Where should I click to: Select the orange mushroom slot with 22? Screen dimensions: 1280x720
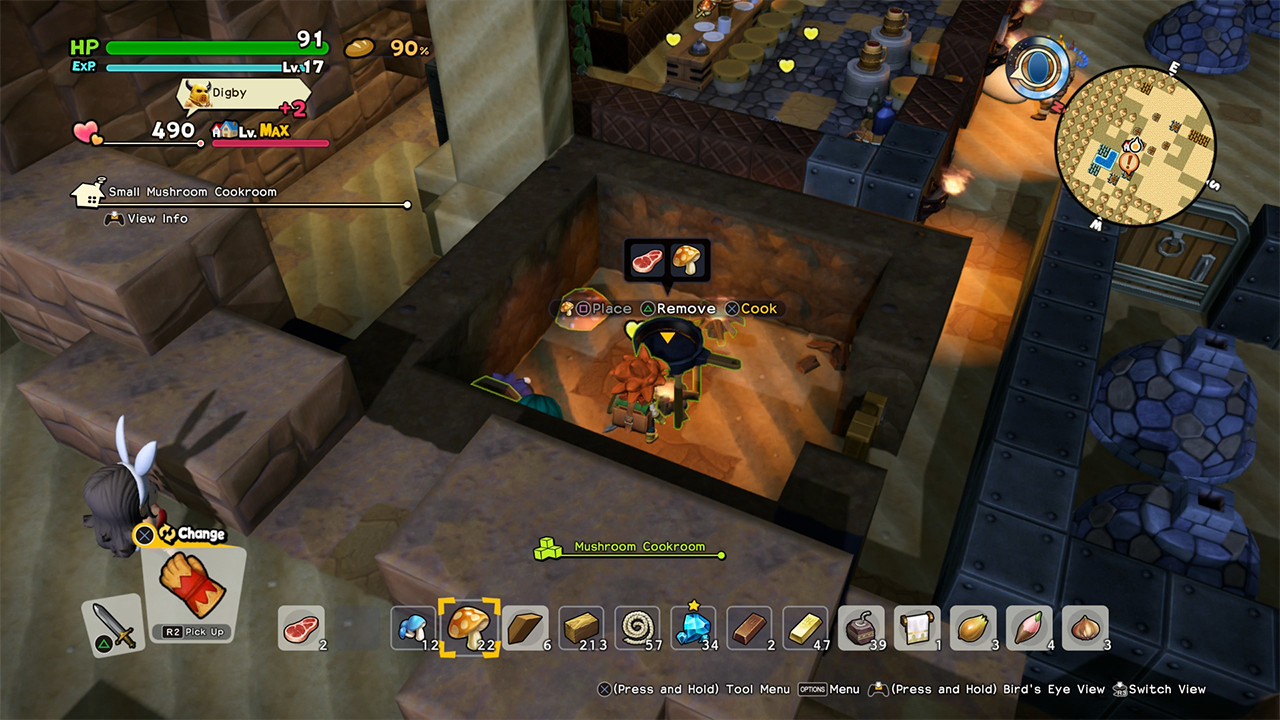tap(462, 628)
